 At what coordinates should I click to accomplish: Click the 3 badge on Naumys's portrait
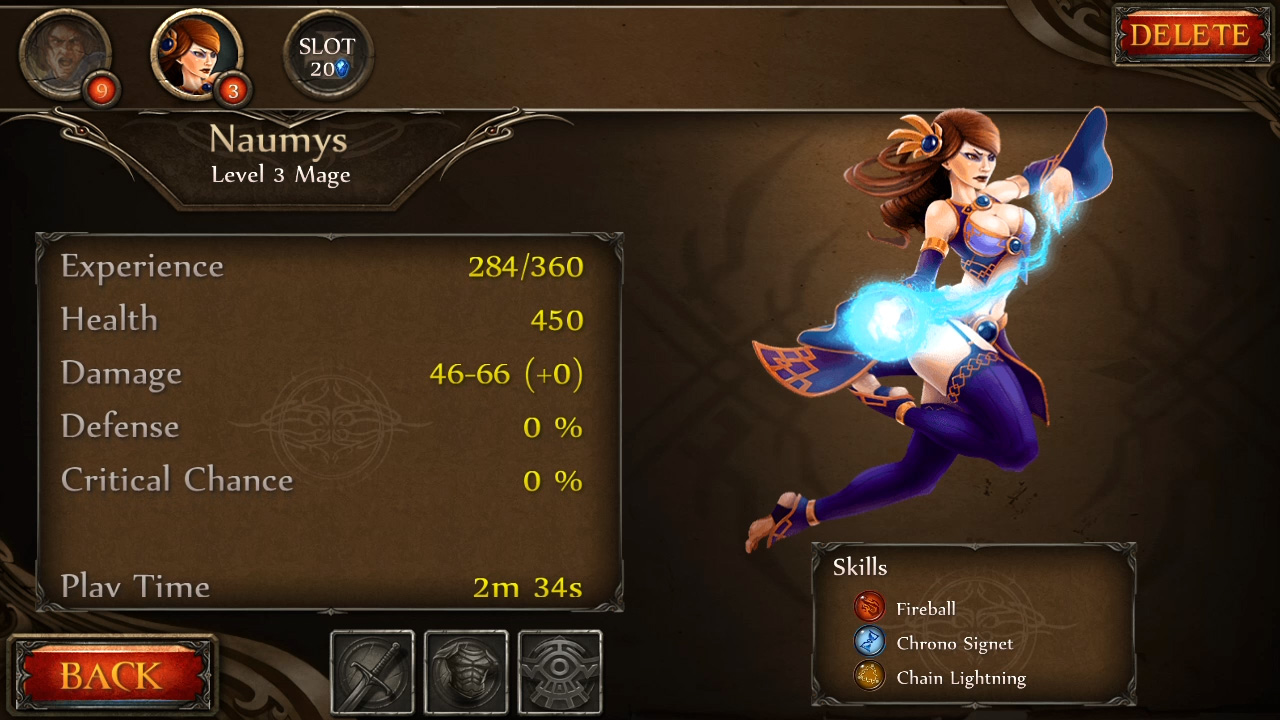point(232,90)
